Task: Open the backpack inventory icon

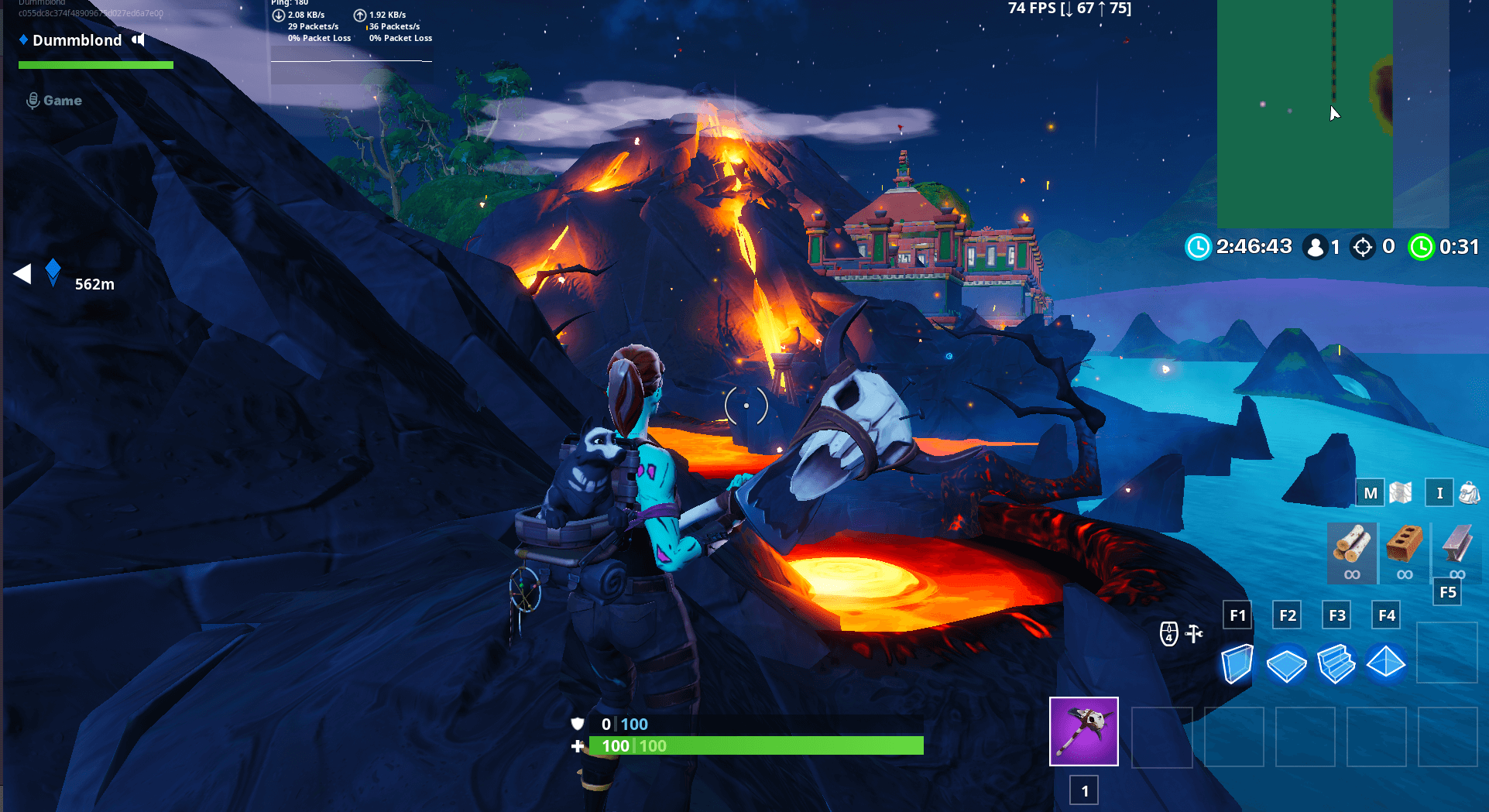Action: 1469,492
